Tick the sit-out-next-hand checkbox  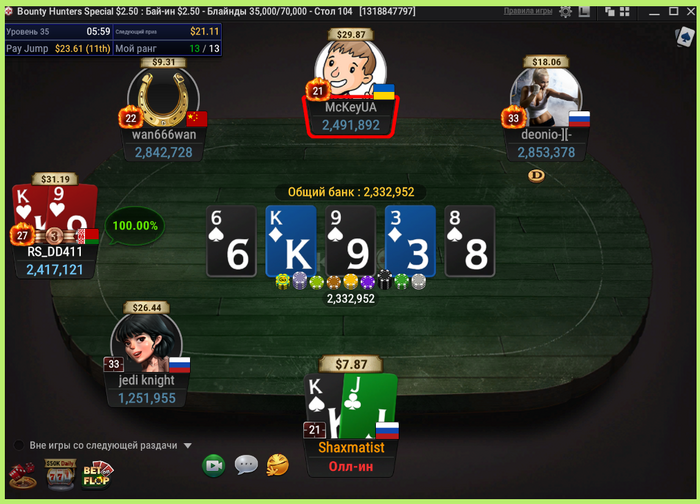(19, 446)
